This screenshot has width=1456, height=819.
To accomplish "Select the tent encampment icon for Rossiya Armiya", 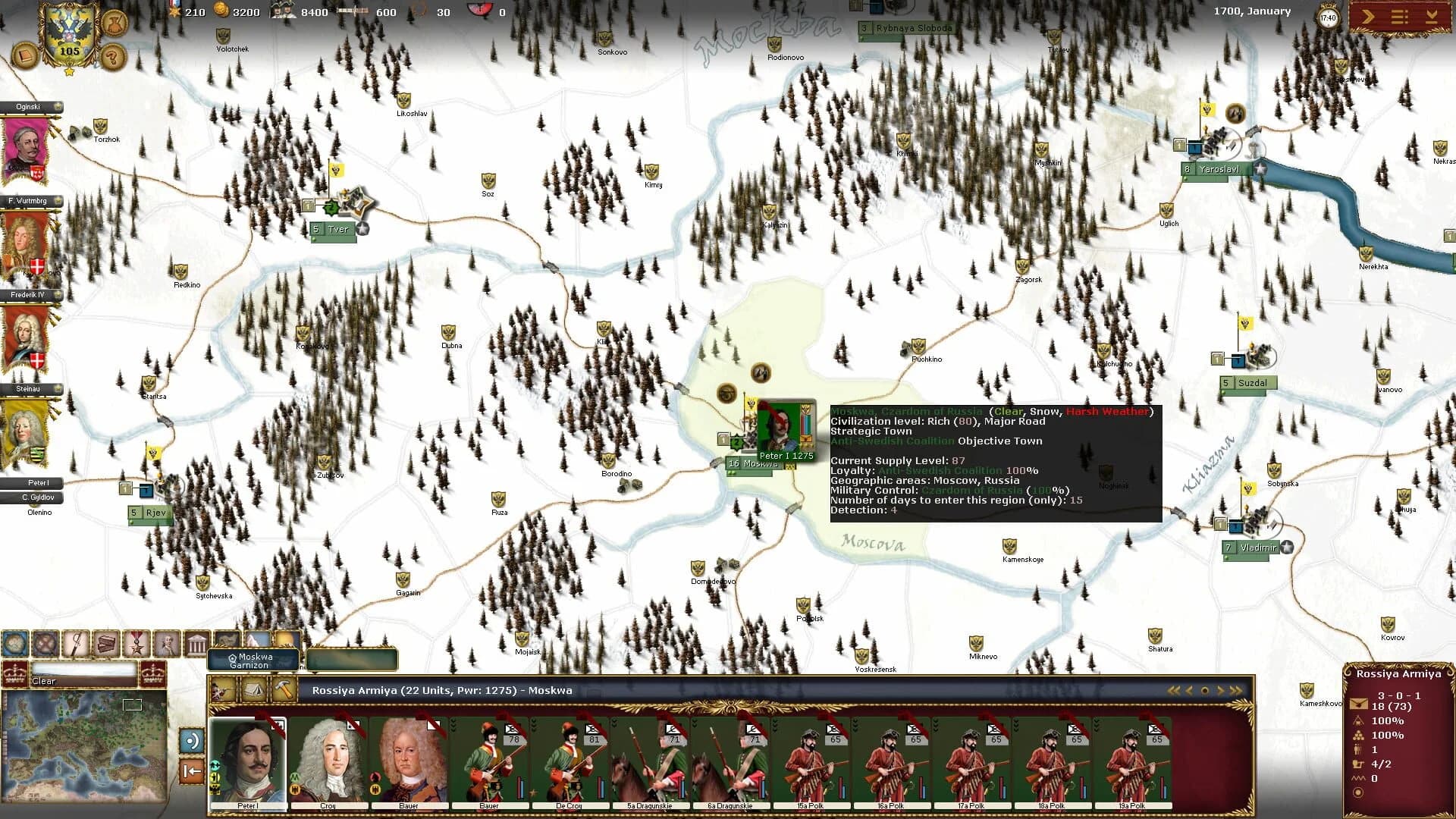I will coord(254,690).
